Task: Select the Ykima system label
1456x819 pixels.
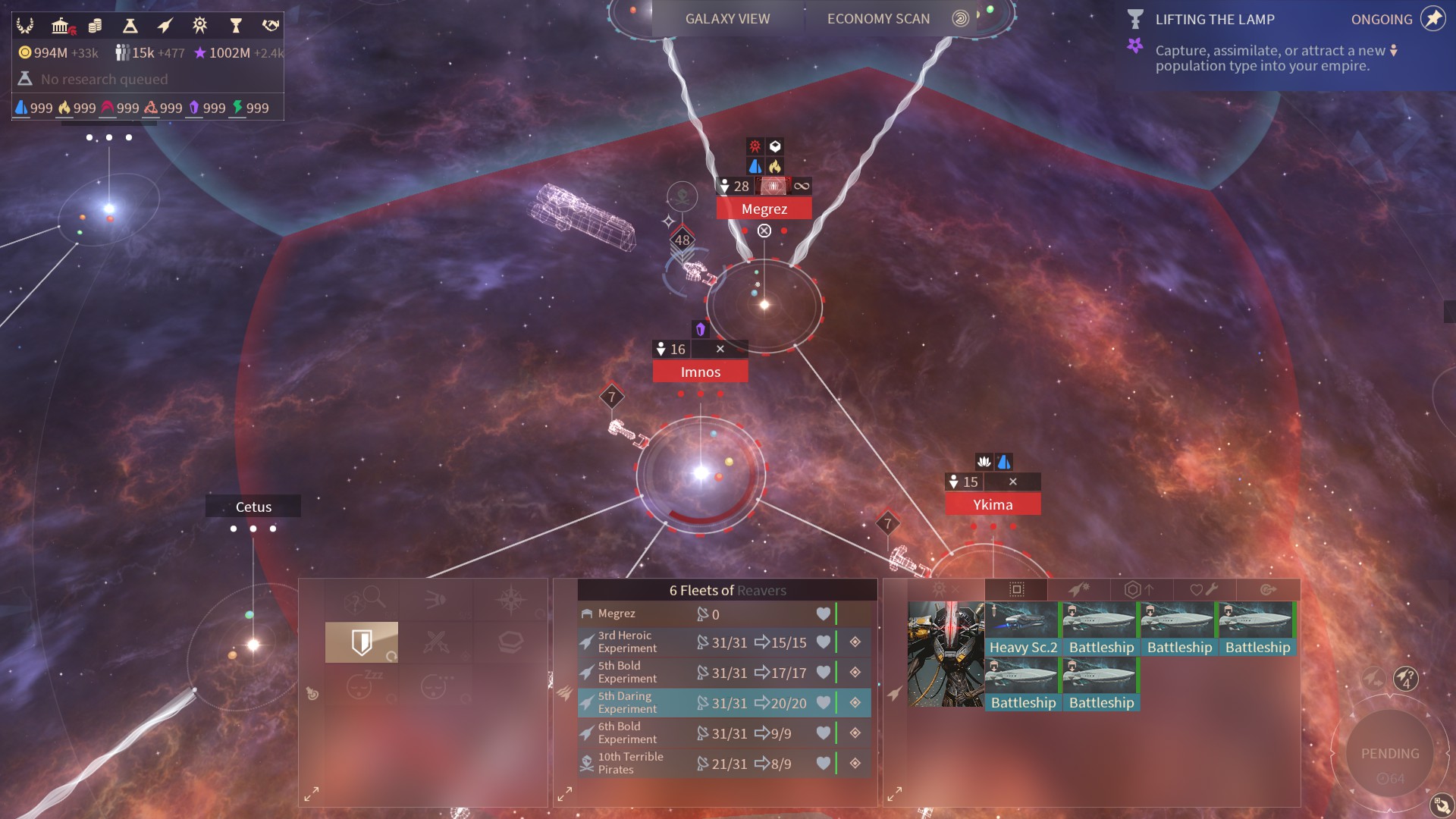Action: coord(992,504)
